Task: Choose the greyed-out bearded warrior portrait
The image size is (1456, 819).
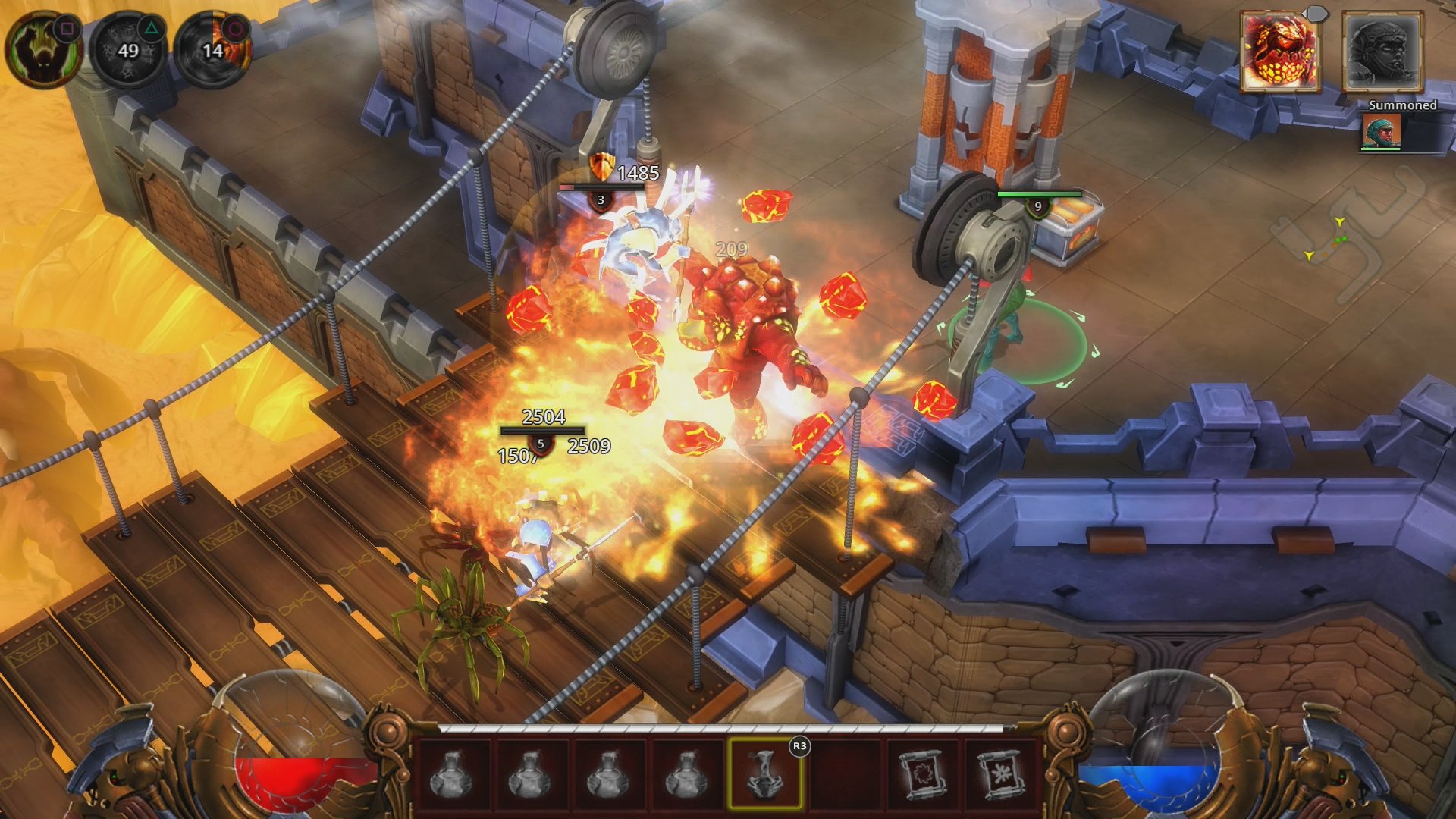Action: tap(1382, 52)
